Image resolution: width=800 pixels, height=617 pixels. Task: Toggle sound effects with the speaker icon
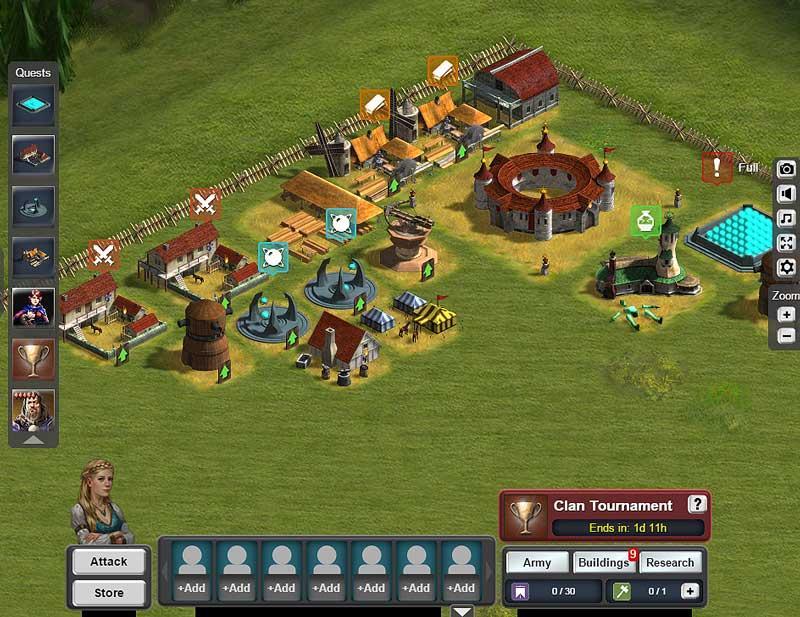coord(787,194)
